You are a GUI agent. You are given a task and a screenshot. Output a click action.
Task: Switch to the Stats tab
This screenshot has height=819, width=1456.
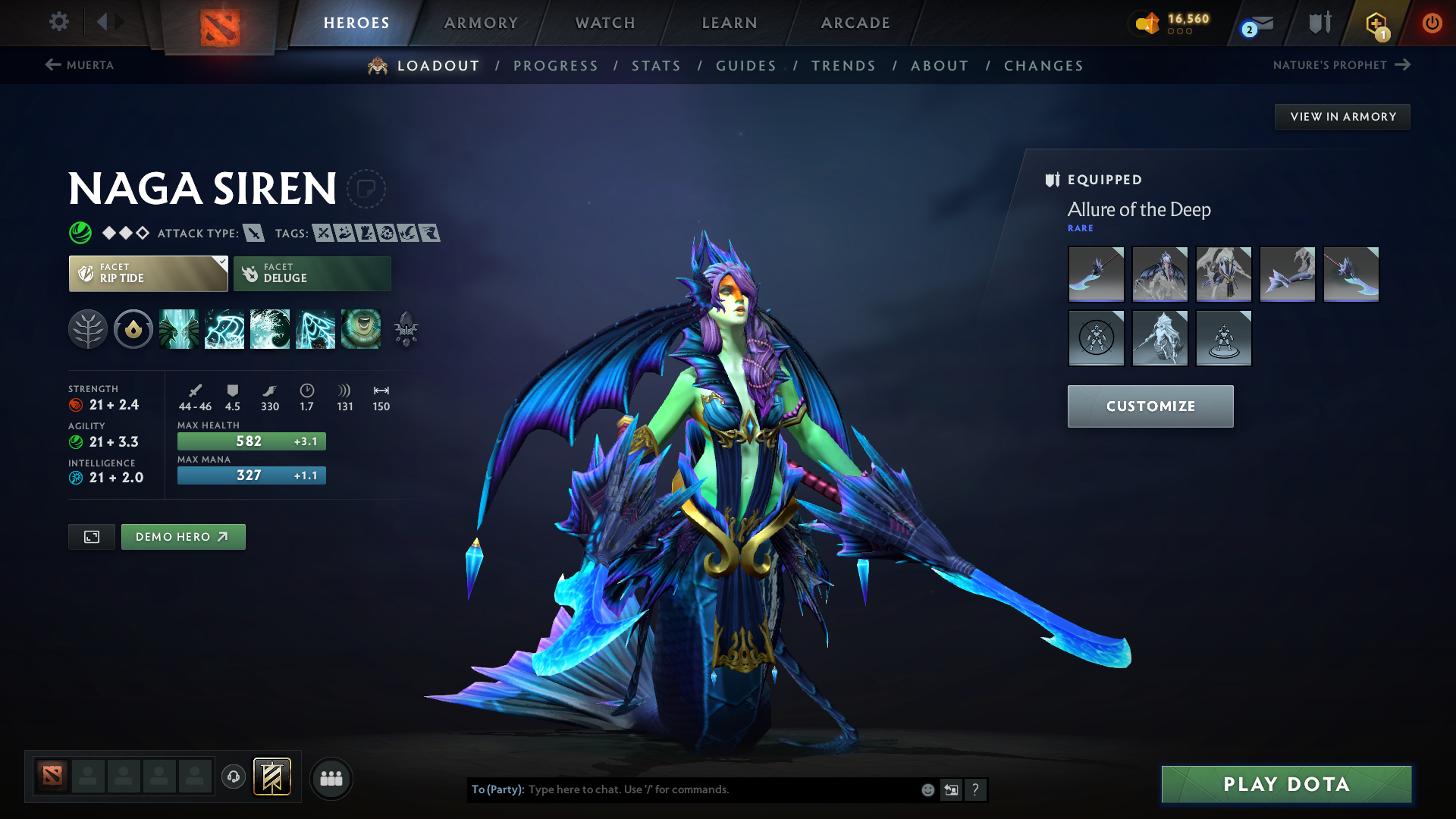(x=657, y=66)
